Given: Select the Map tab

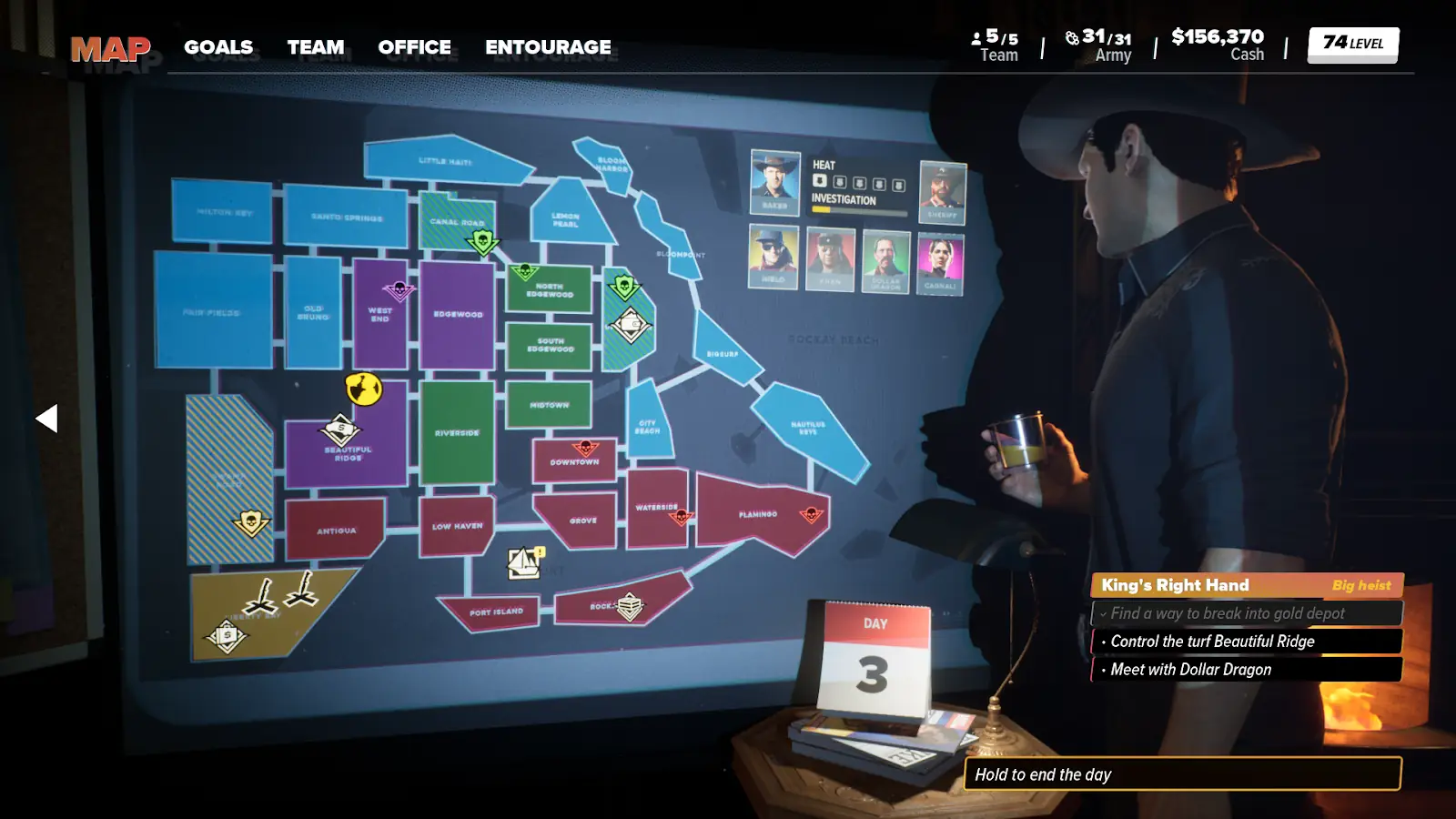Looking at the screenshot, I should [110, 48].
